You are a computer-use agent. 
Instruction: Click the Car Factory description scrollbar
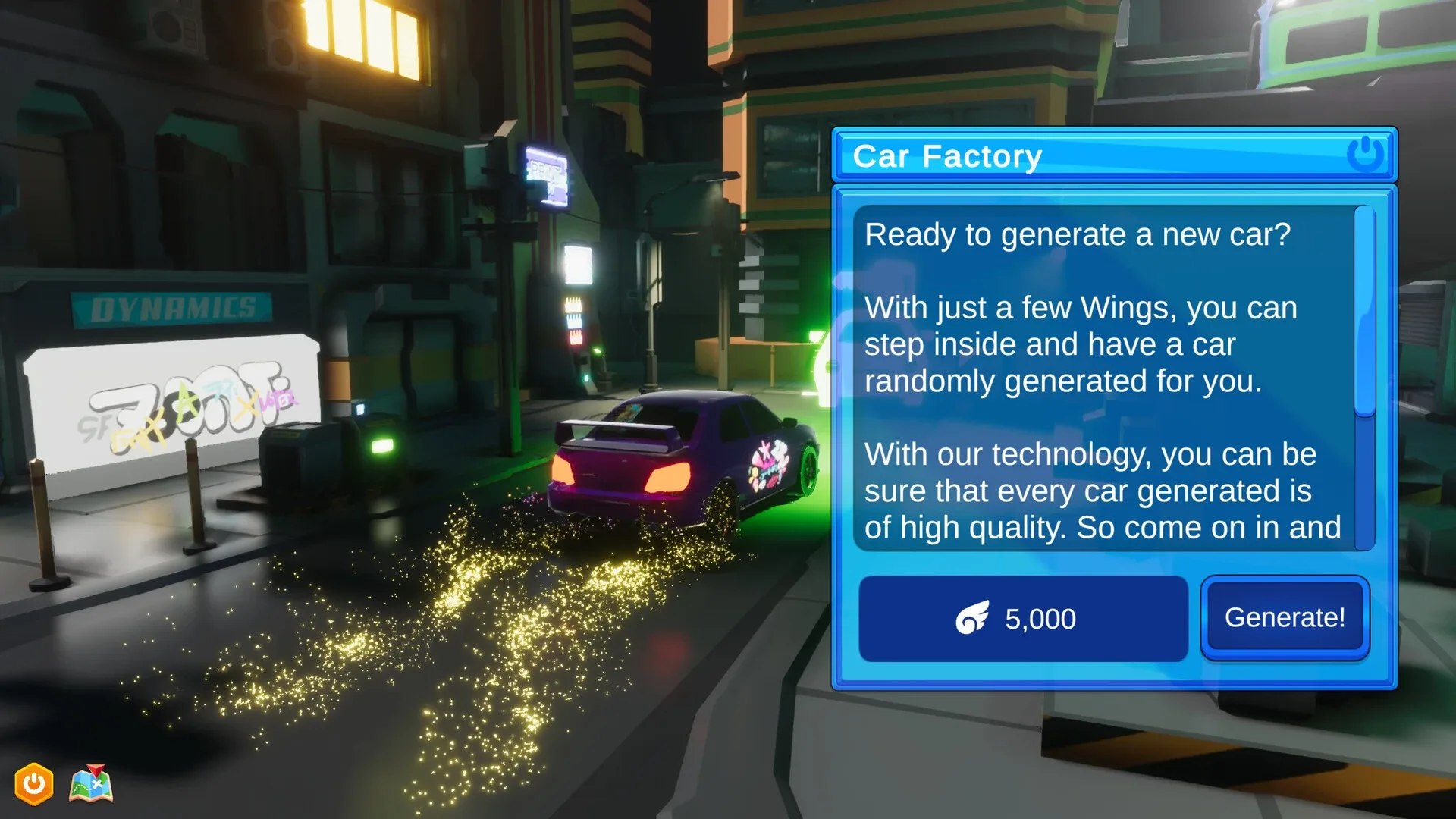tap(1364, 312)
